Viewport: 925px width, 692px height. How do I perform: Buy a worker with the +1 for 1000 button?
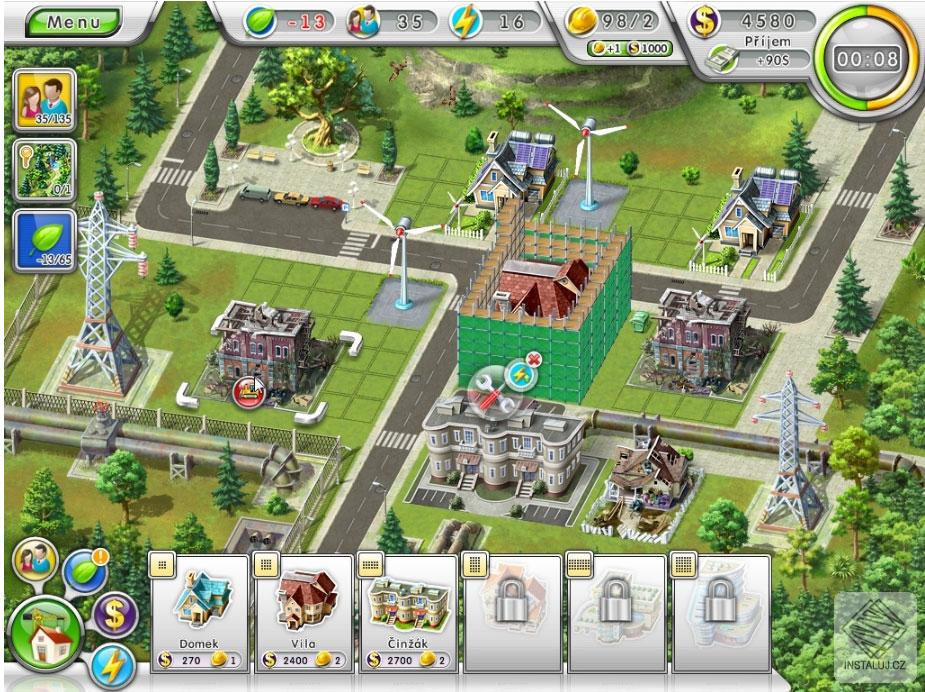point(629,48)
